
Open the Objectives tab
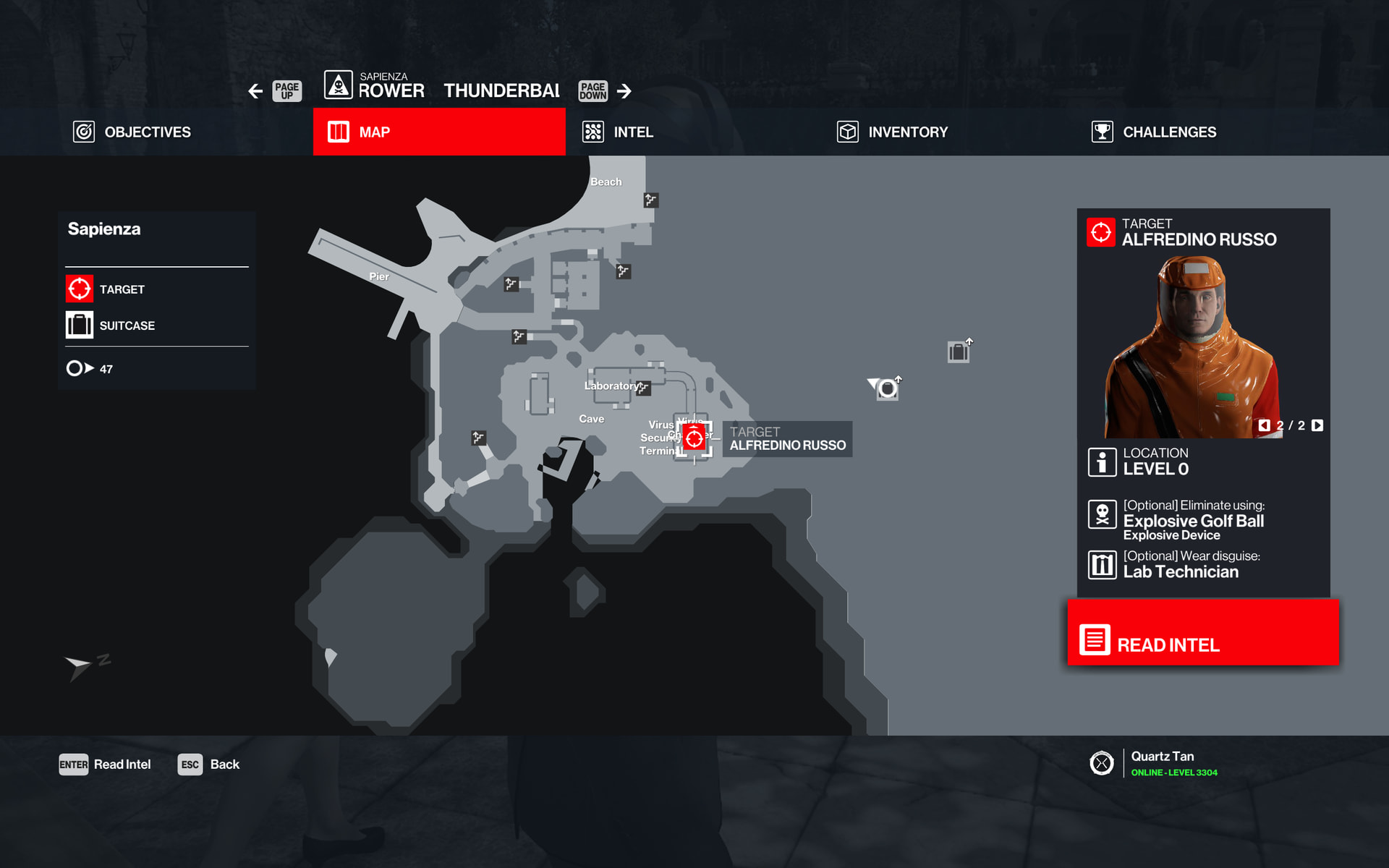click(132, 132)
